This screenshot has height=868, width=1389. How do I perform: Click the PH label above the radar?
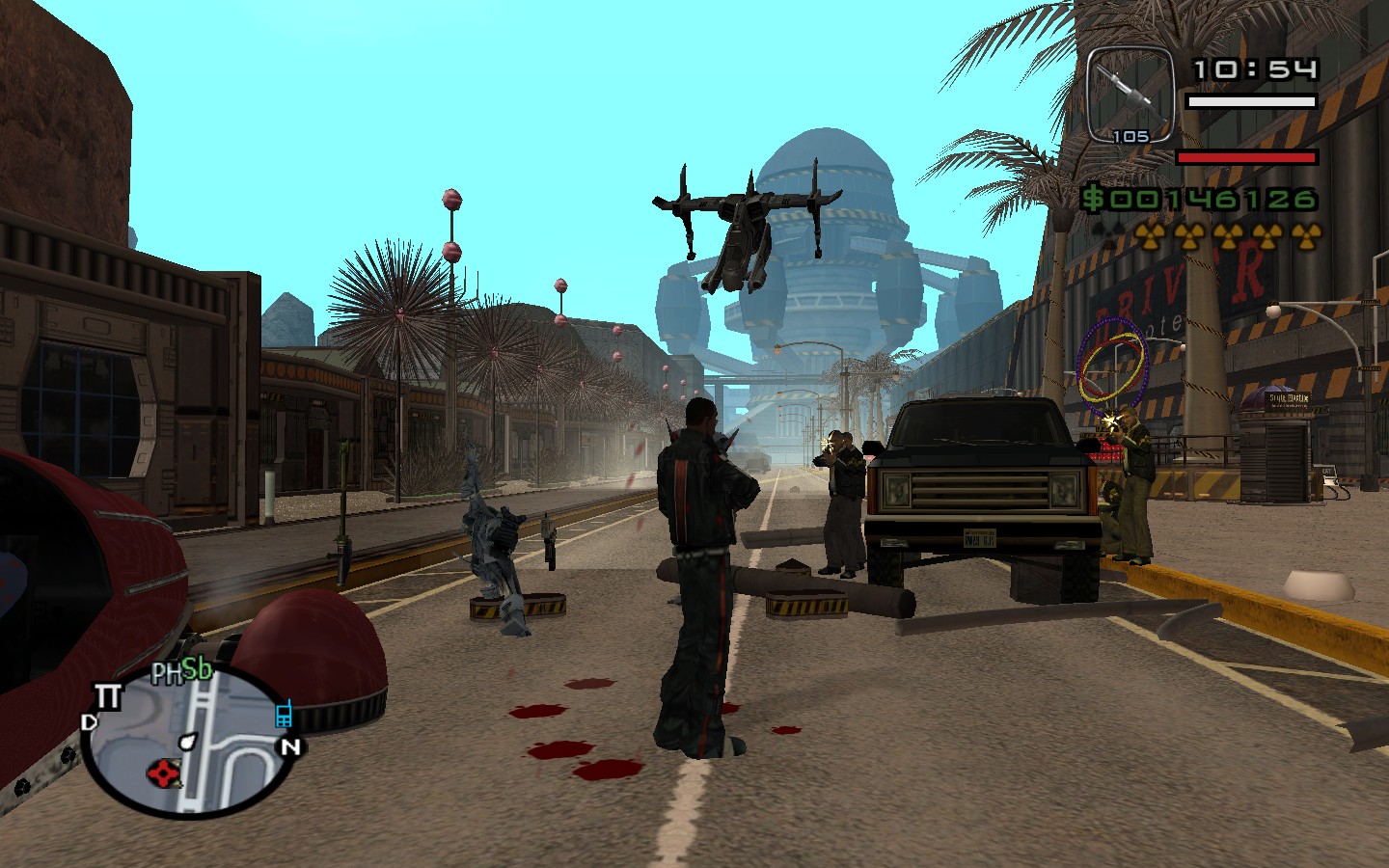(168, 671)
